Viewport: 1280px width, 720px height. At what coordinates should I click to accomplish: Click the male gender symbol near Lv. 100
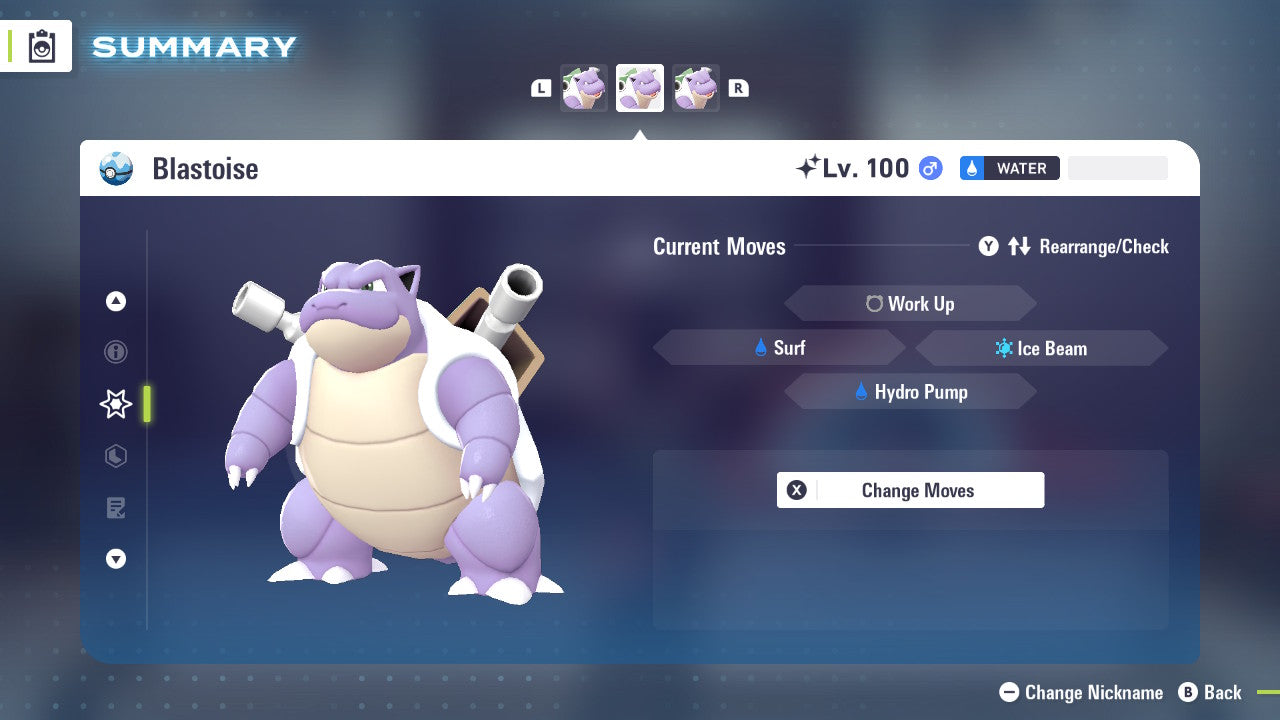pos(929,168)
